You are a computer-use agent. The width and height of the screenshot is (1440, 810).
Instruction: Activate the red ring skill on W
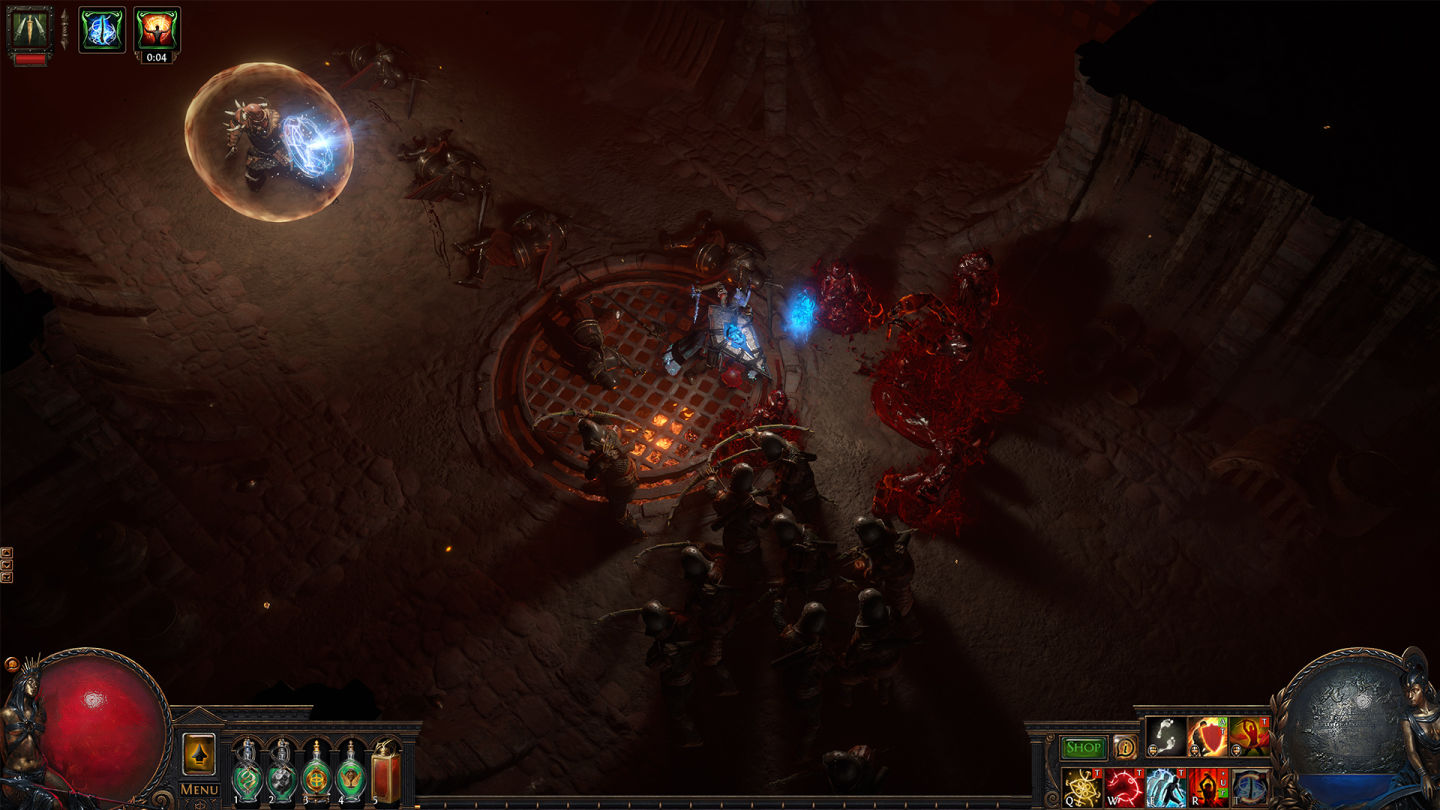click(x=1124, y=787)
